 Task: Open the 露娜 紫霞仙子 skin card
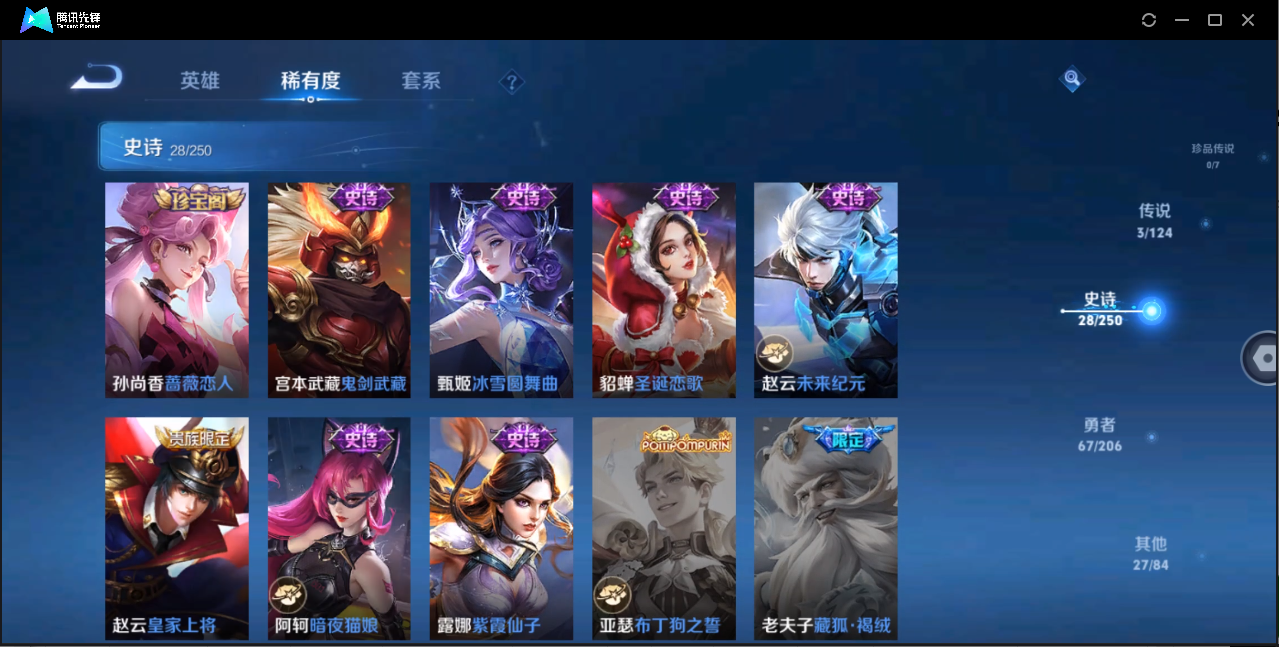(501, 528)
